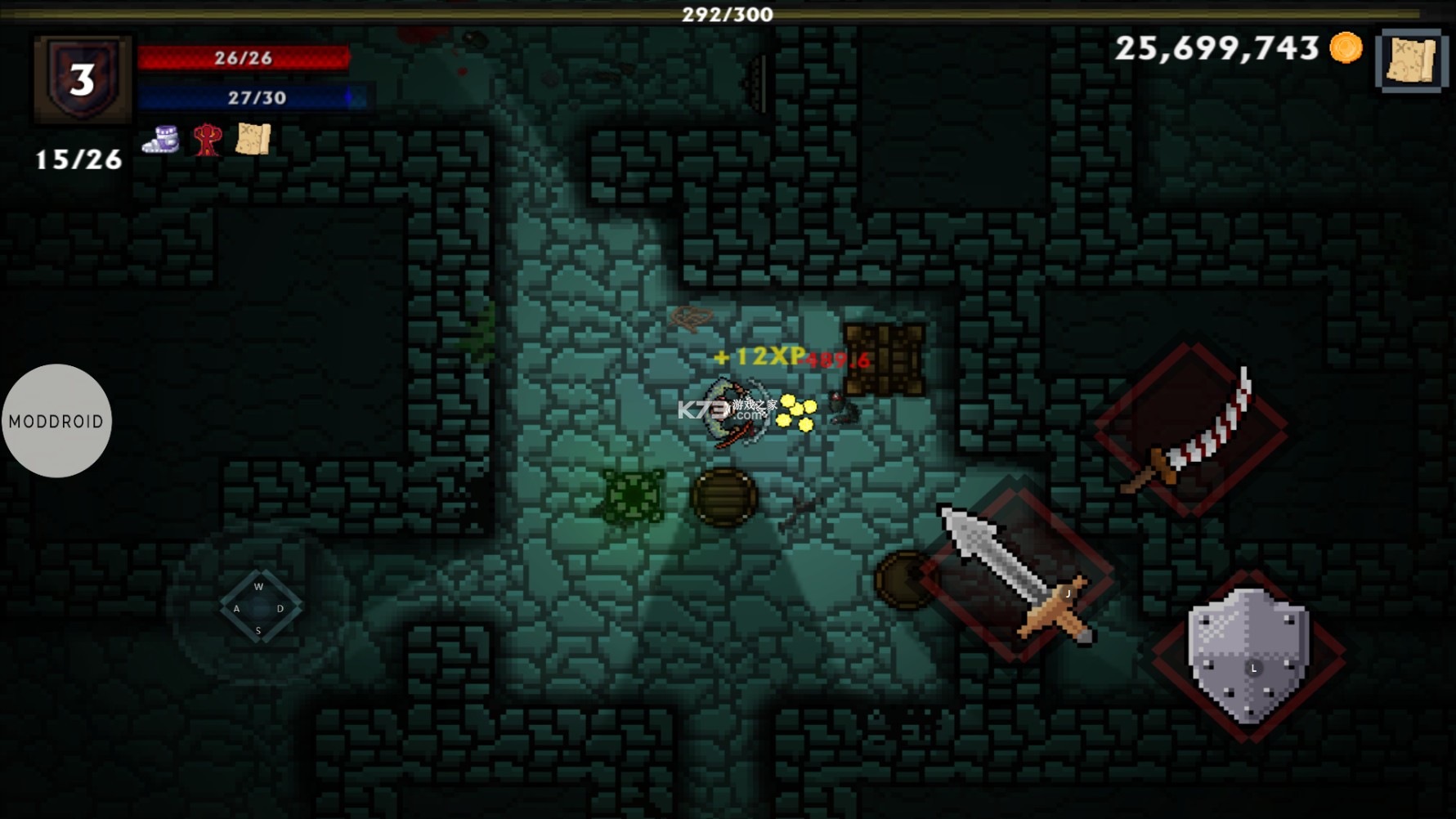Use the bloody serrated blade skill
This screenshot has width=1456, height=819.
pos(1191,431)
